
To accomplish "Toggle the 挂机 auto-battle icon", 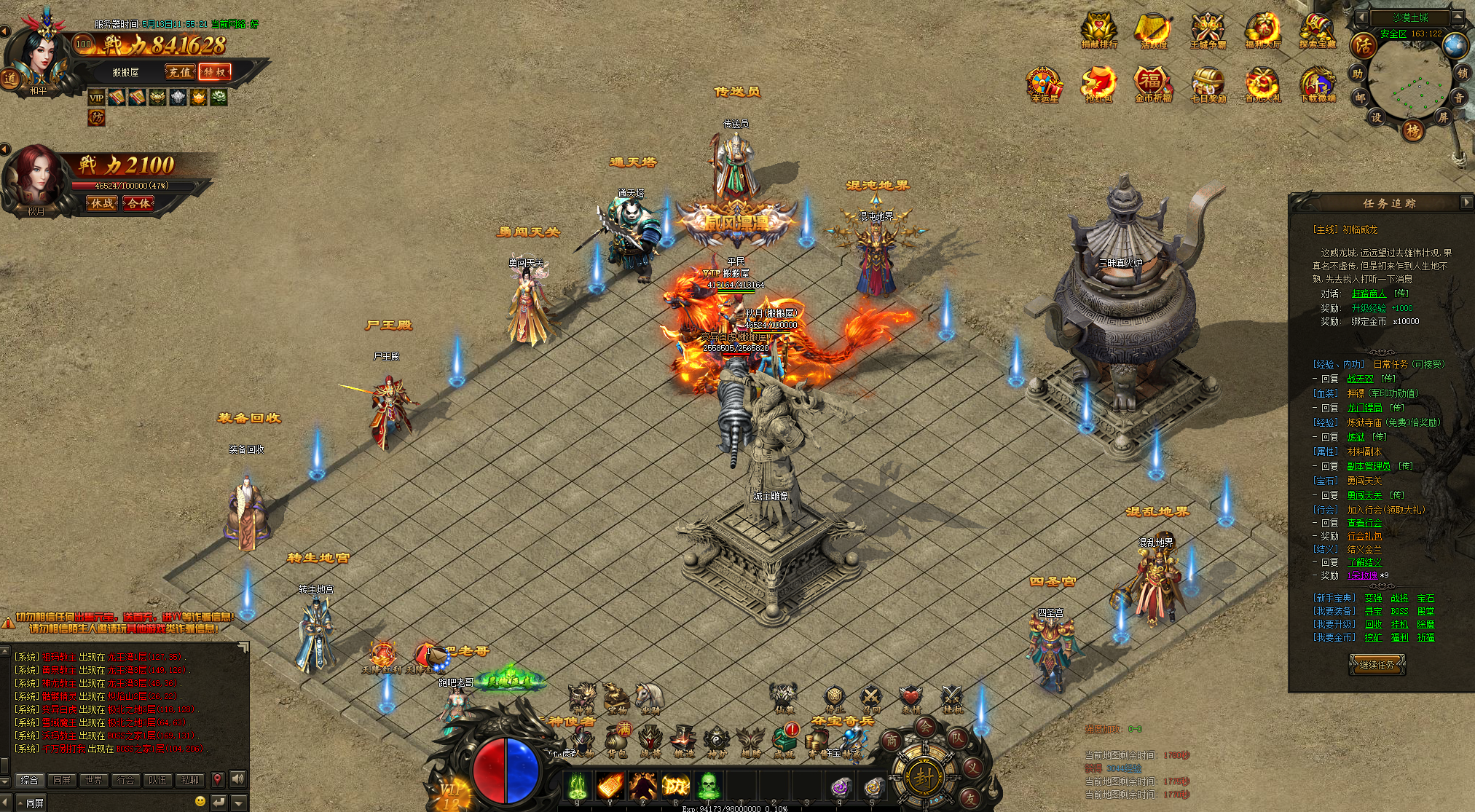I will tap(951, 698).
